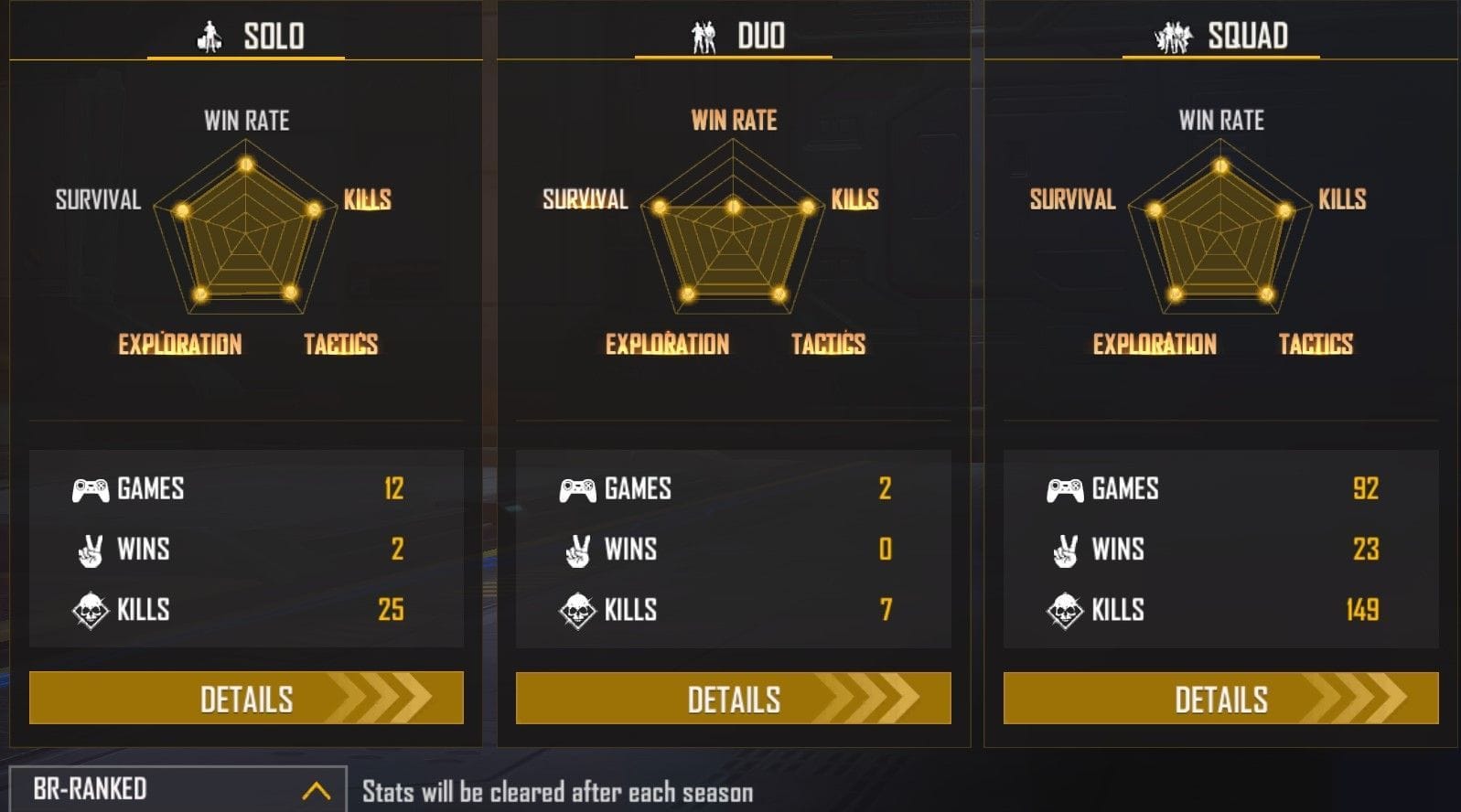Click the controller icon next to Squad Games
The height and width of the screenshot is (812, 1461).
click(1064, 489)
